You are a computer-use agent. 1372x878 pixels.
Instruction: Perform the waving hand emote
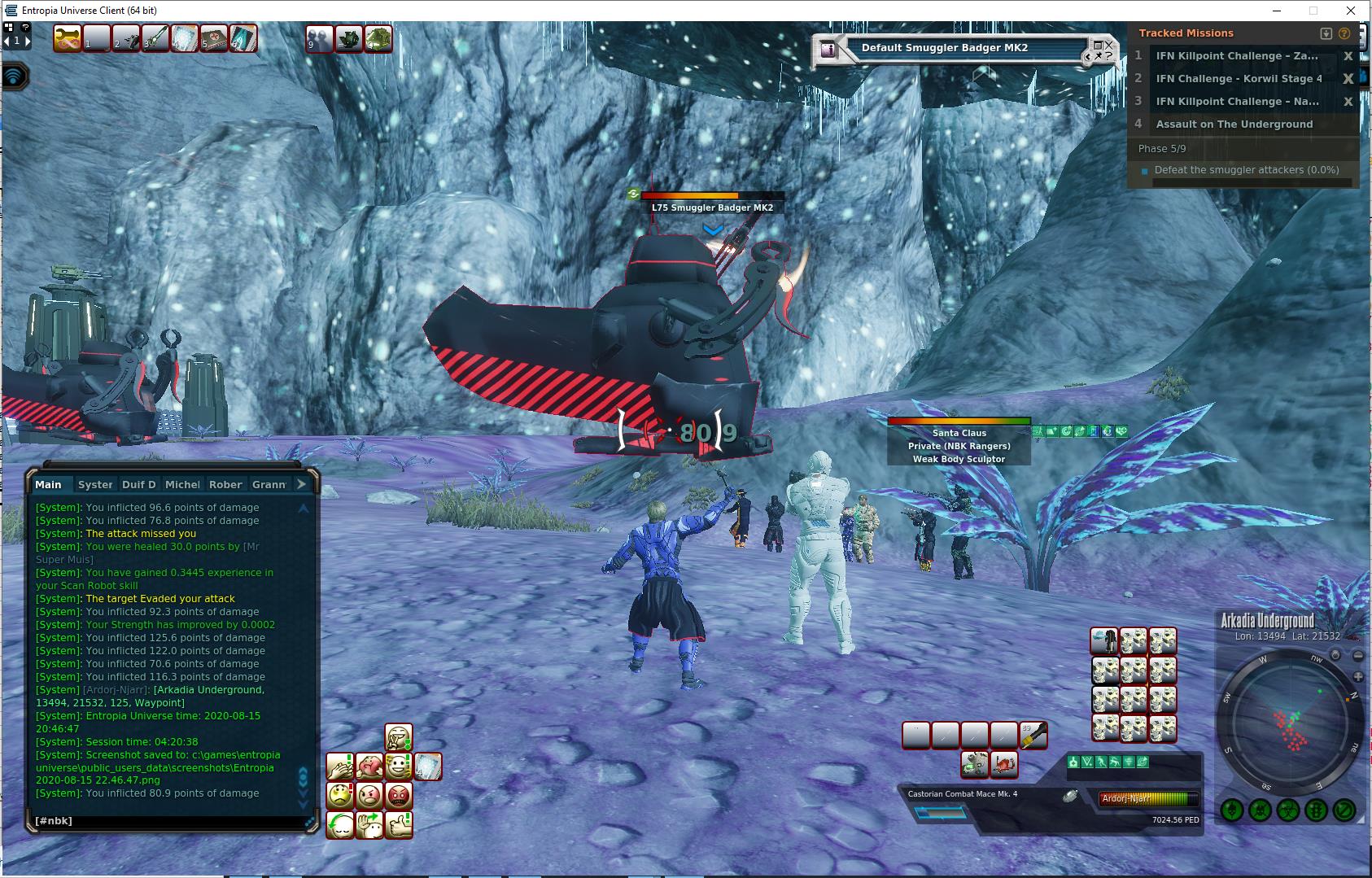click(x=369, y=824)
